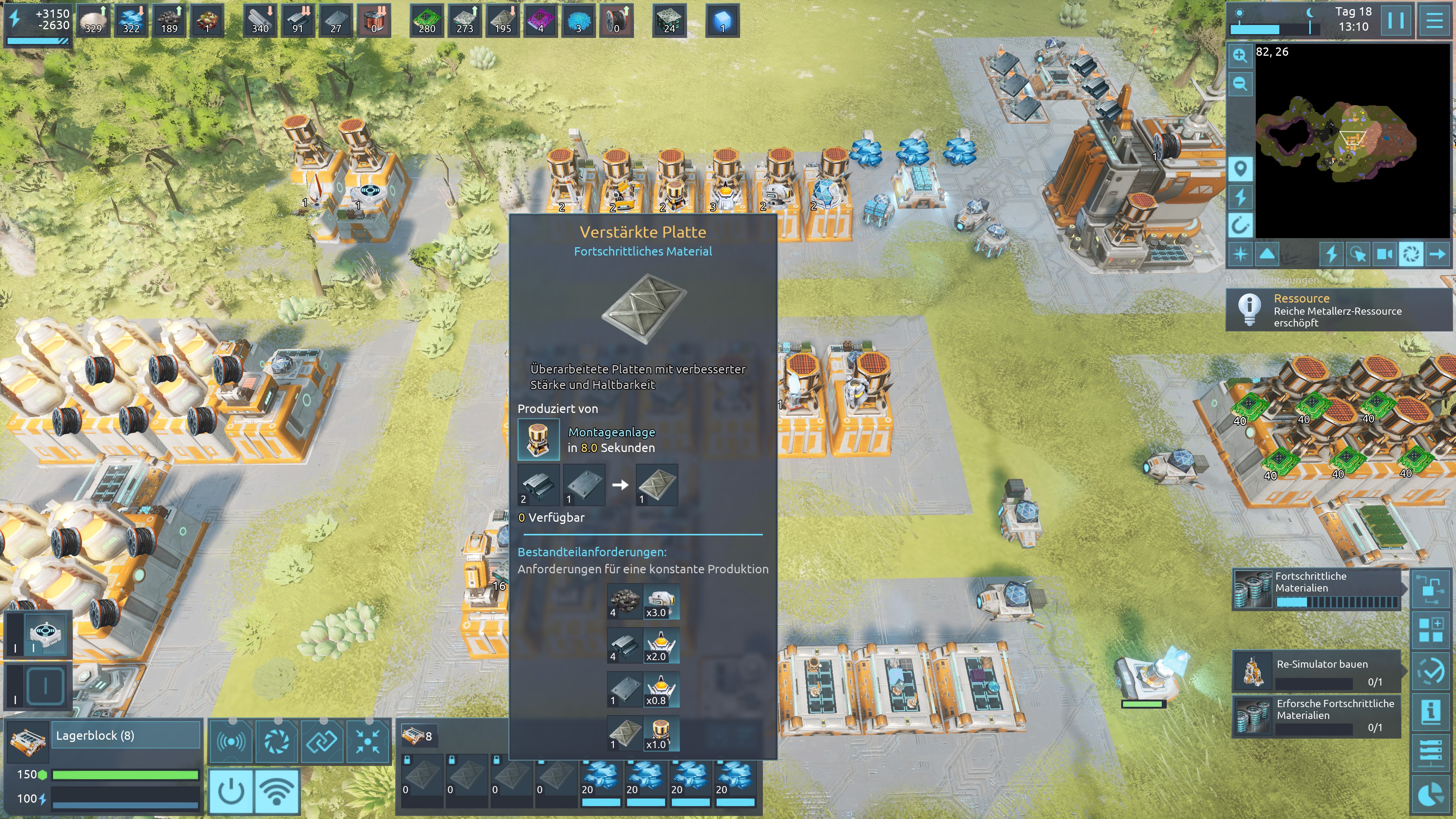This screenshot has height=819, width=1456.
Task: Open the info book codex button
Action: [x=1431, y=712]
